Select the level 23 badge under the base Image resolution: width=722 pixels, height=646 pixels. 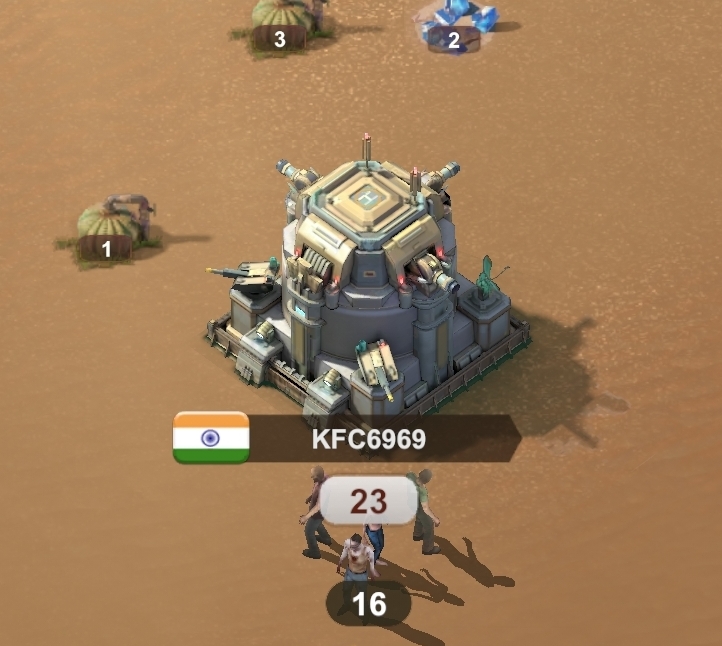click(x=368, y=500)
